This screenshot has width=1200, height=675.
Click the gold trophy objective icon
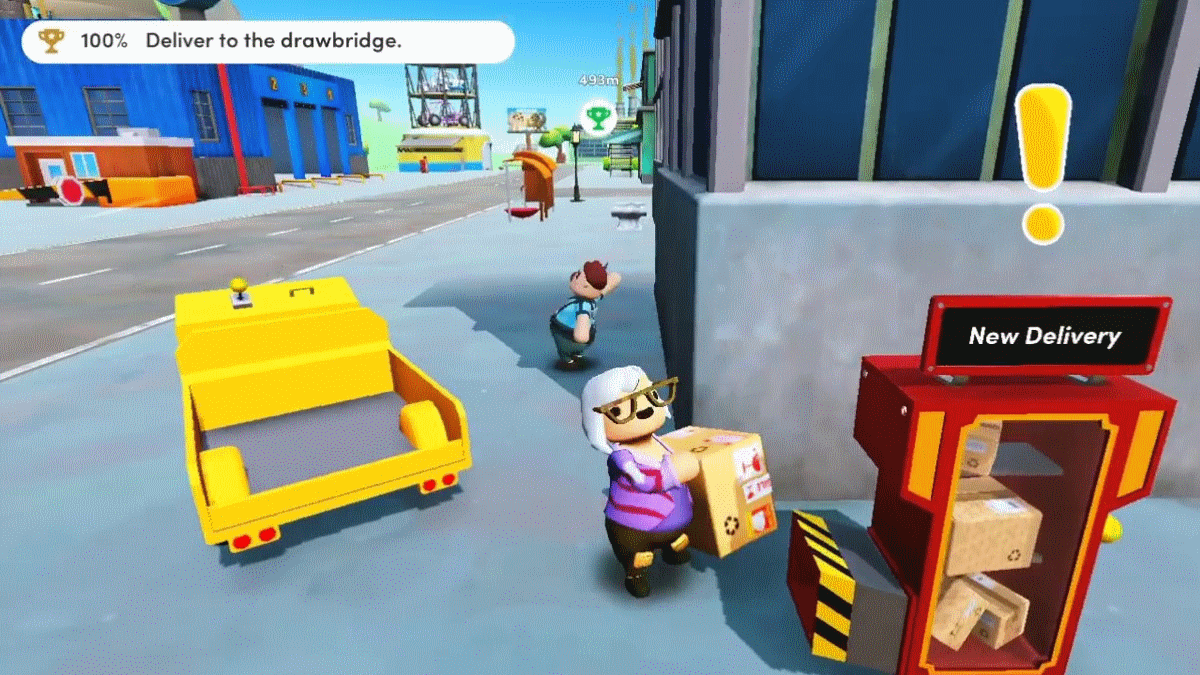[x=50, y=42]
